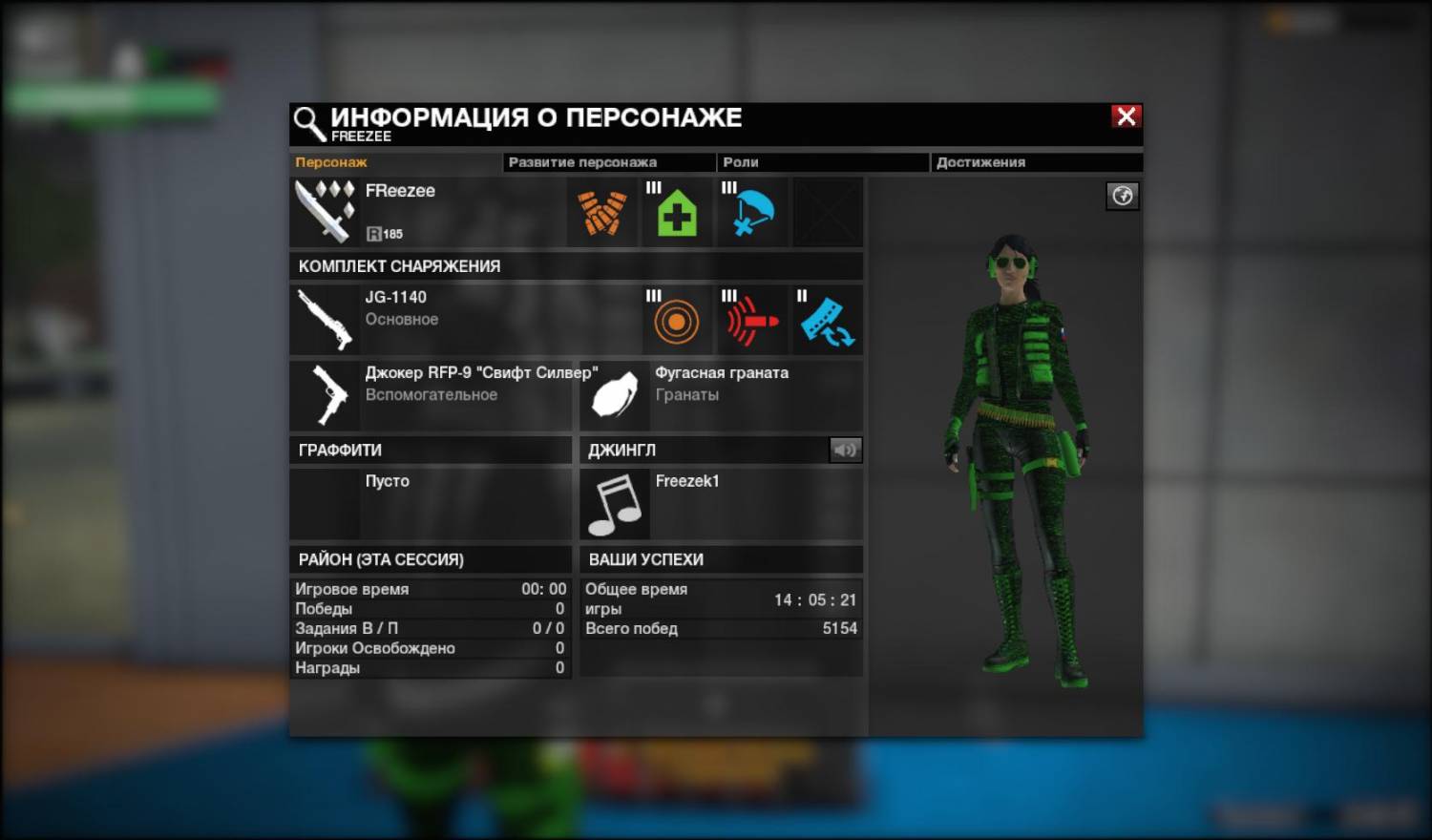Viewport: 1432px width, 840px height.
Task: Open the Достижения tab
Action: click(x=980, y=162)
